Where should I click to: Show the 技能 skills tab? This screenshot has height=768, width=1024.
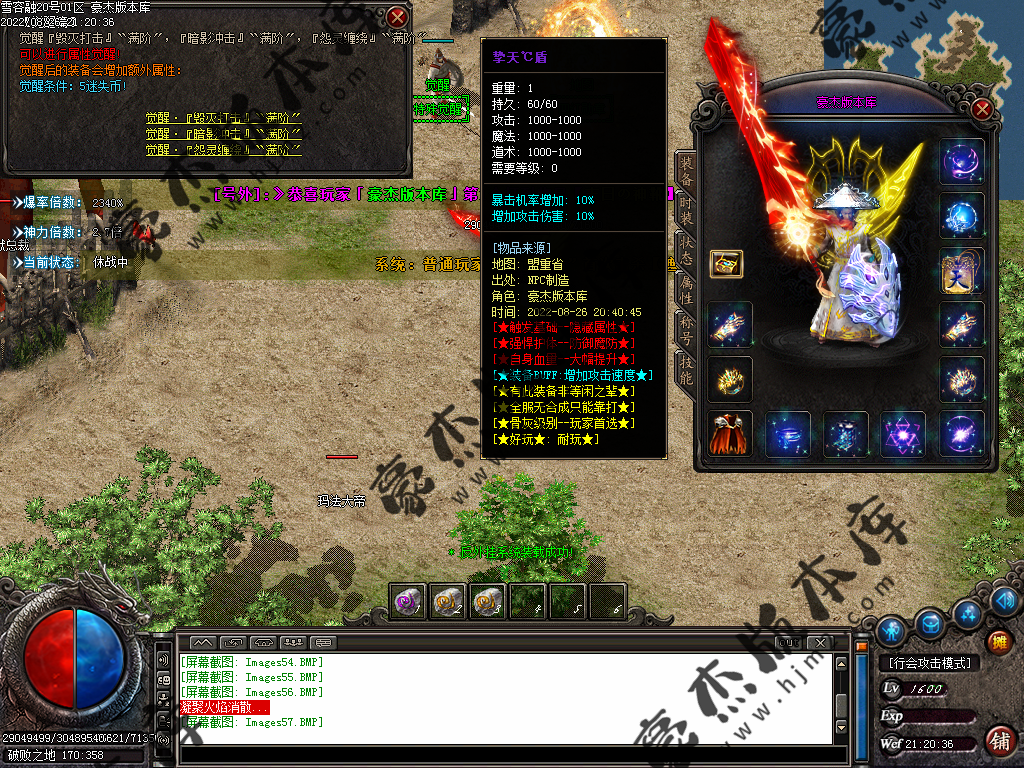coord(685,367)
